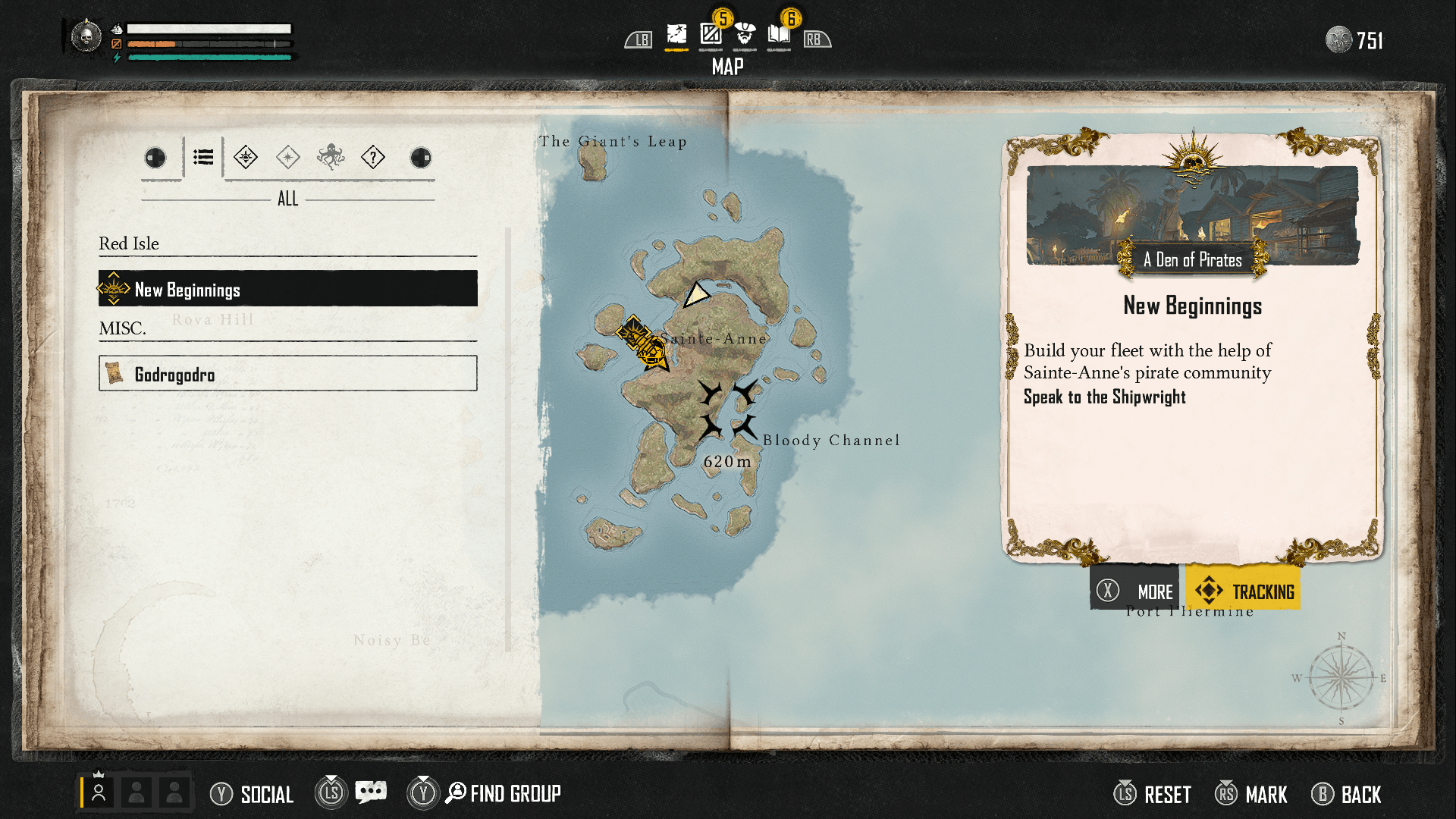This screenshot has height=819, width=1456.
Task: Select the Map tab icon
Action: [676, 35]
